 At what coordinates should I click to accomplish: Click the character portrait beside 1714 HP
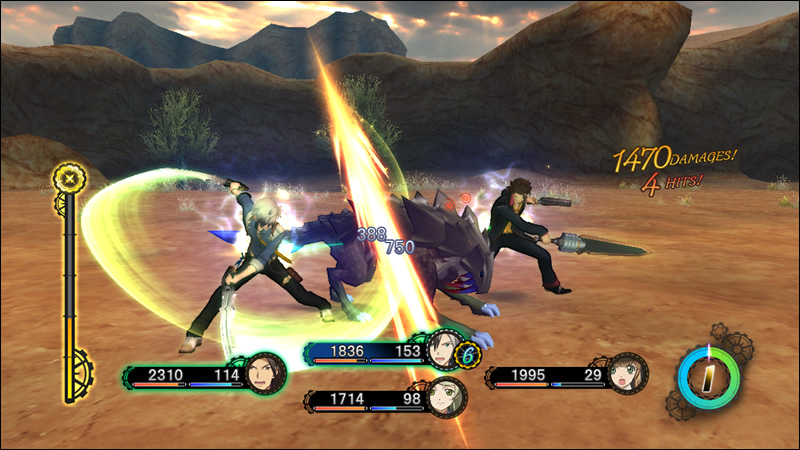coord(445,397)
